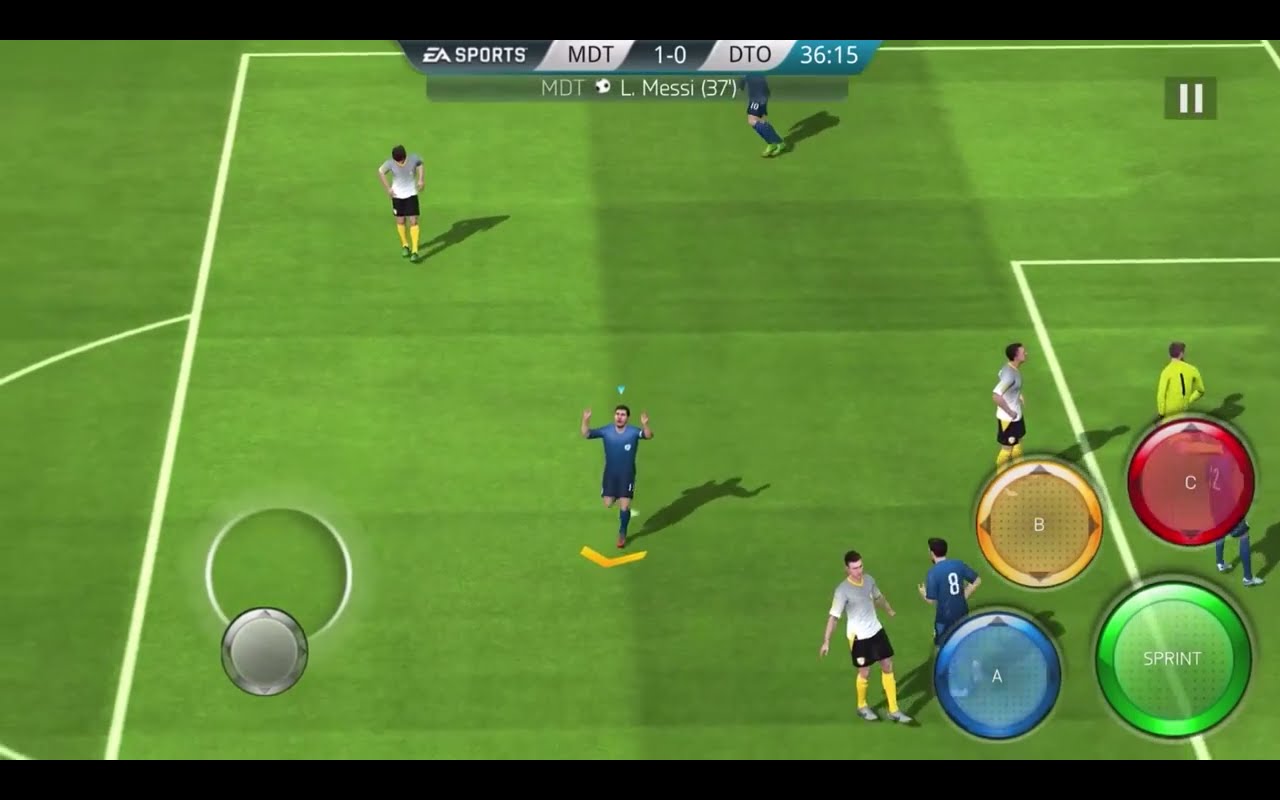Screen dimensions: 1280x800
Task: Pause the match with the pause button
Action: tap(1190, 98)
